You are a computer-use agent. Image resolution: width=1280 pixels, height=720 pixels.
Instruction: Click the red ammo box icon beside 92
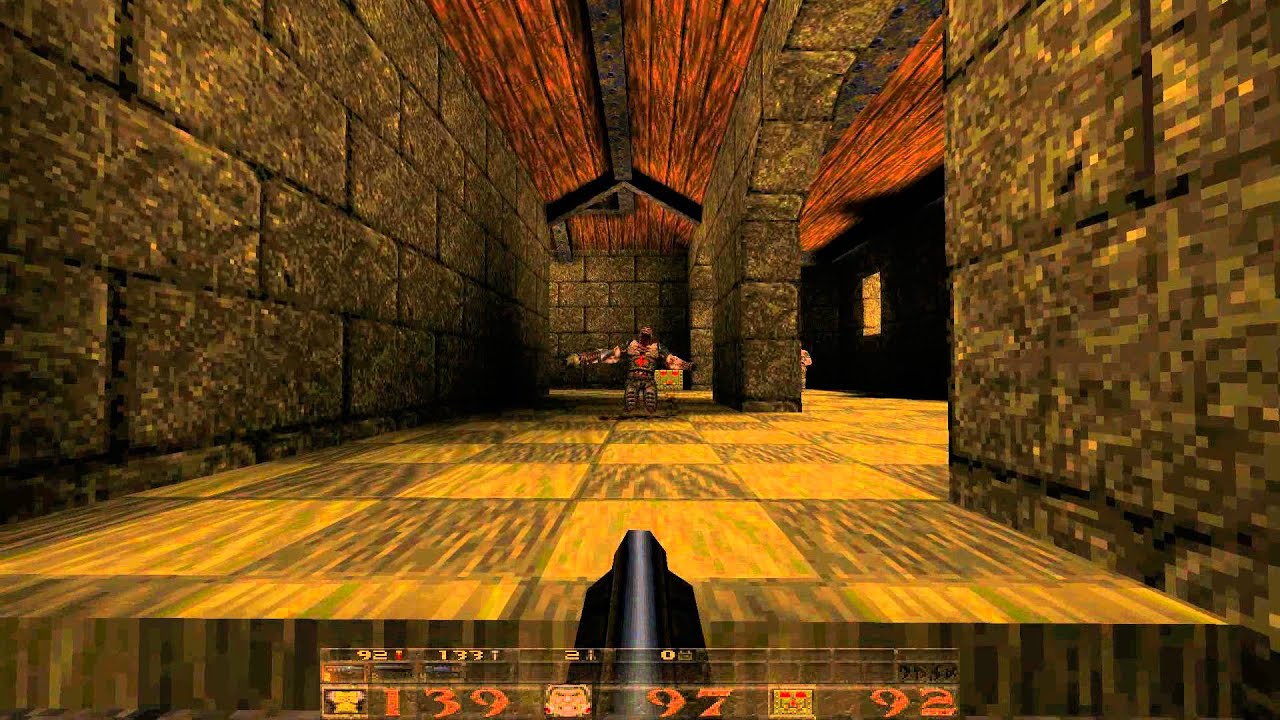(790, 700)
